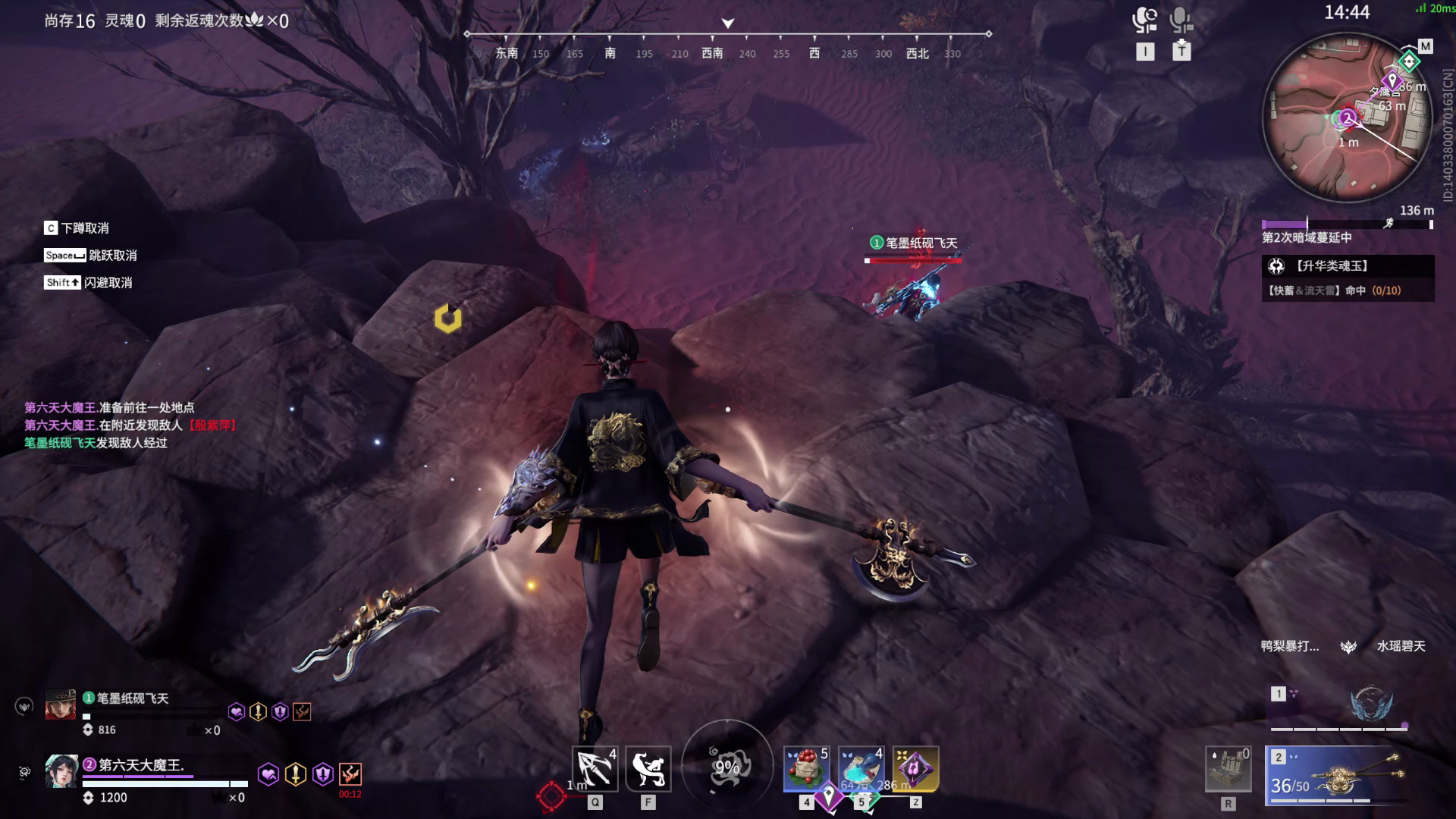Select teammate 笔墨纸砚飞天 portrait
1456x819 pixels.
(x=61, y=704)
